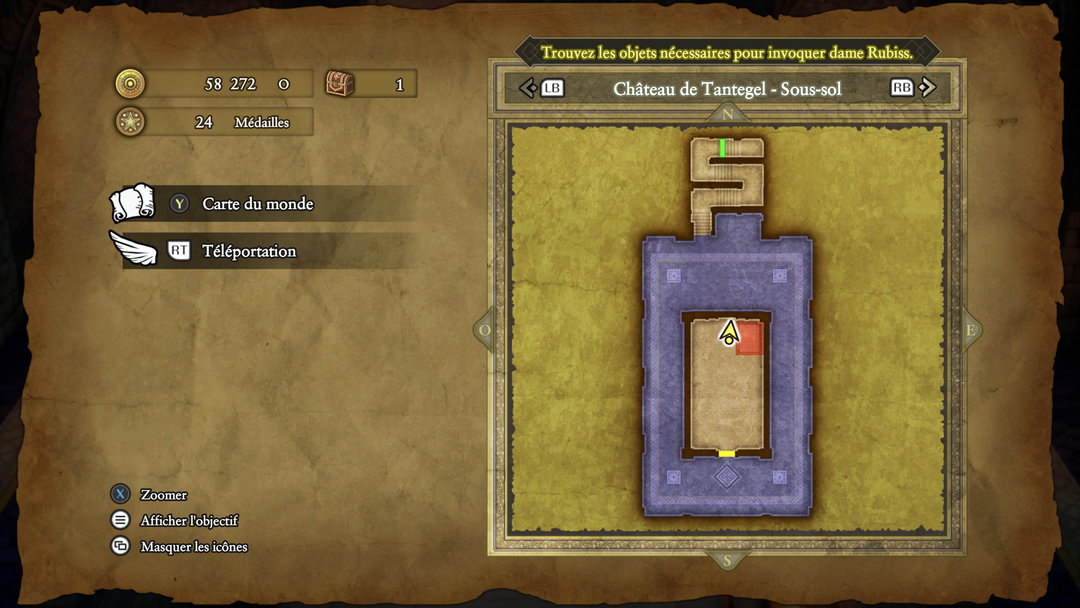Pan the map south with the S marker
1080x608 pixels.
tap(727, 560)
